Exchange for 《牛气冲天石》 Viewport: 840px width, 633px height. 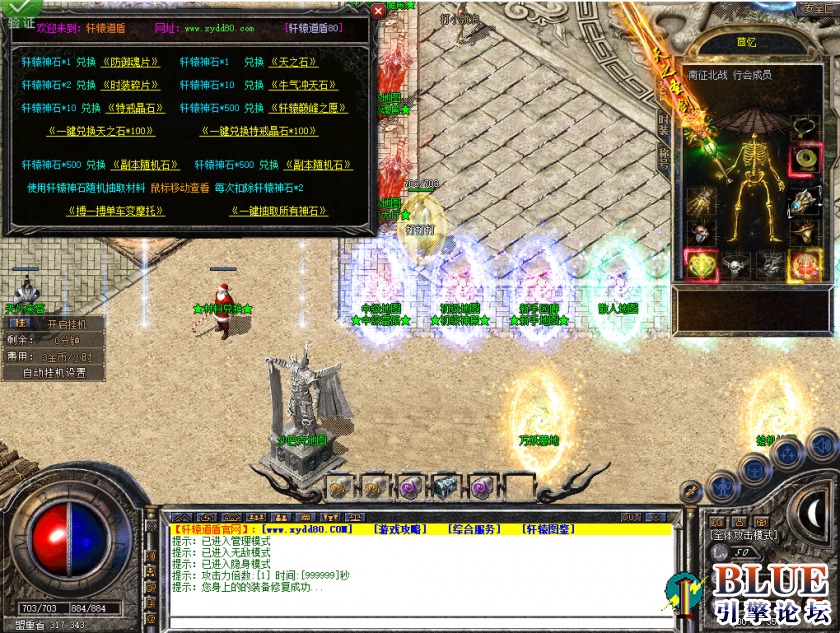tap(304, 85)
